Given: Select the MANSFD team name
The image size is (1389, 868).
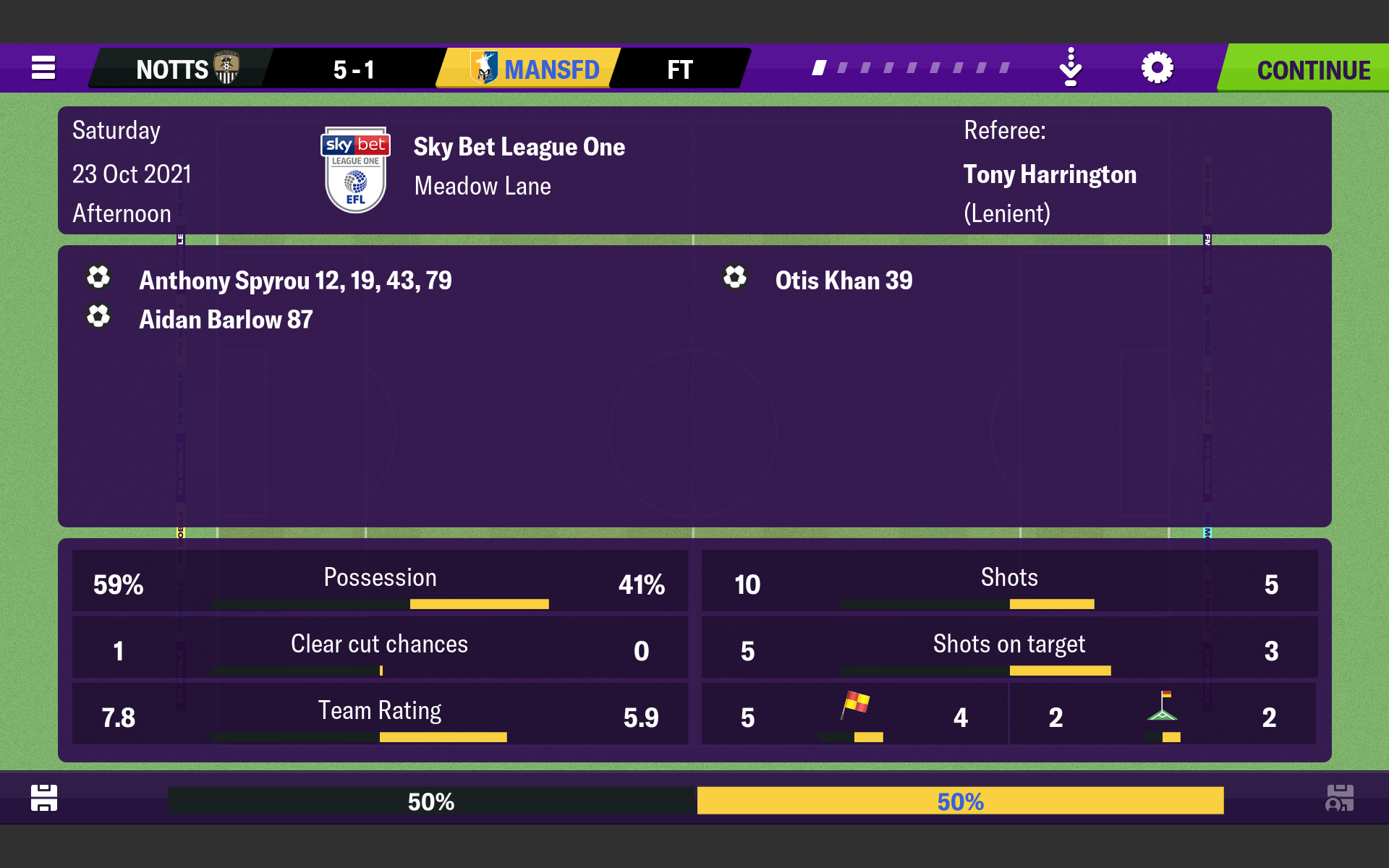Looking at the screenshot, I should 551,69.
